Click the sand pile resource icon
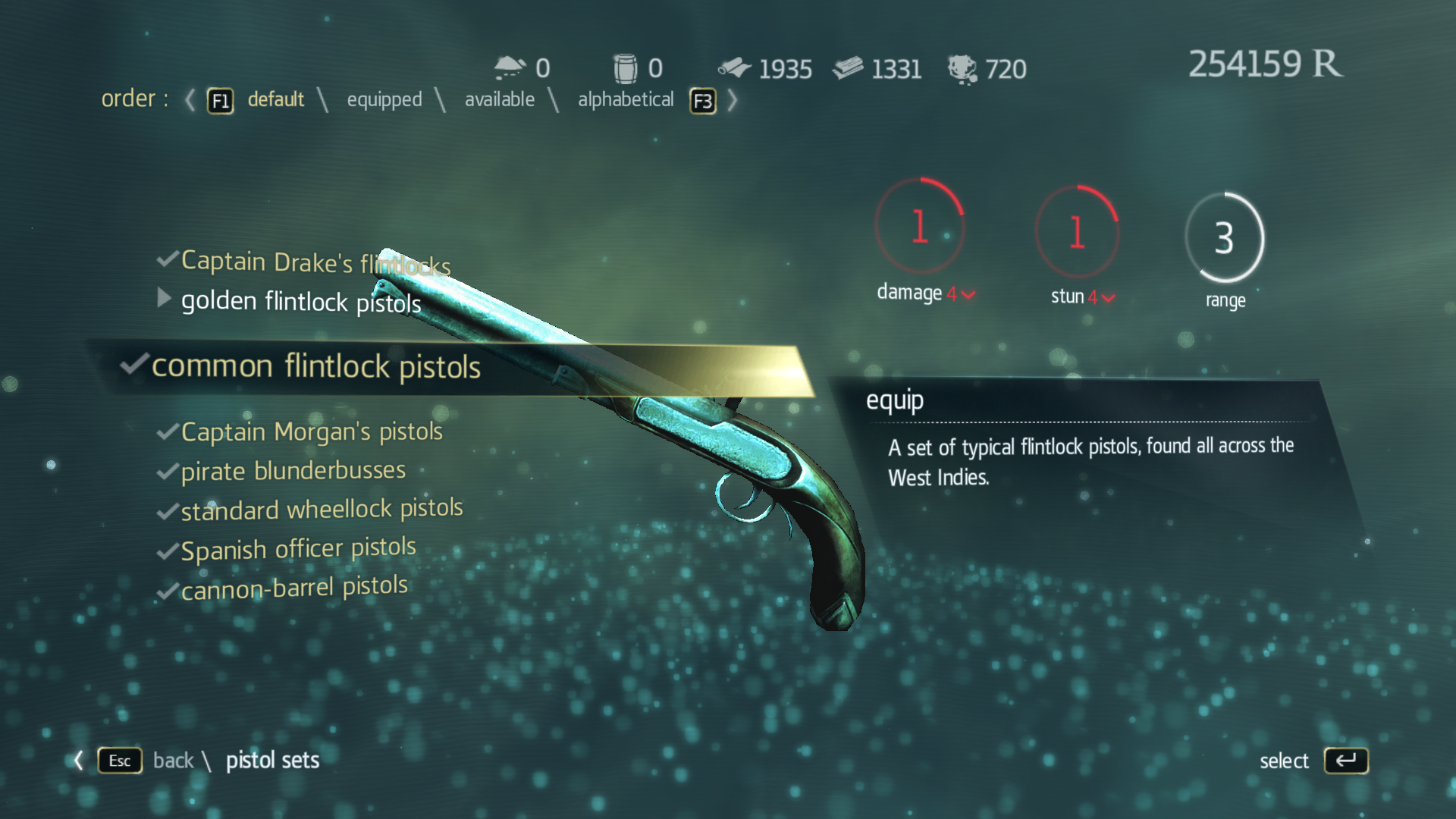 508,67
